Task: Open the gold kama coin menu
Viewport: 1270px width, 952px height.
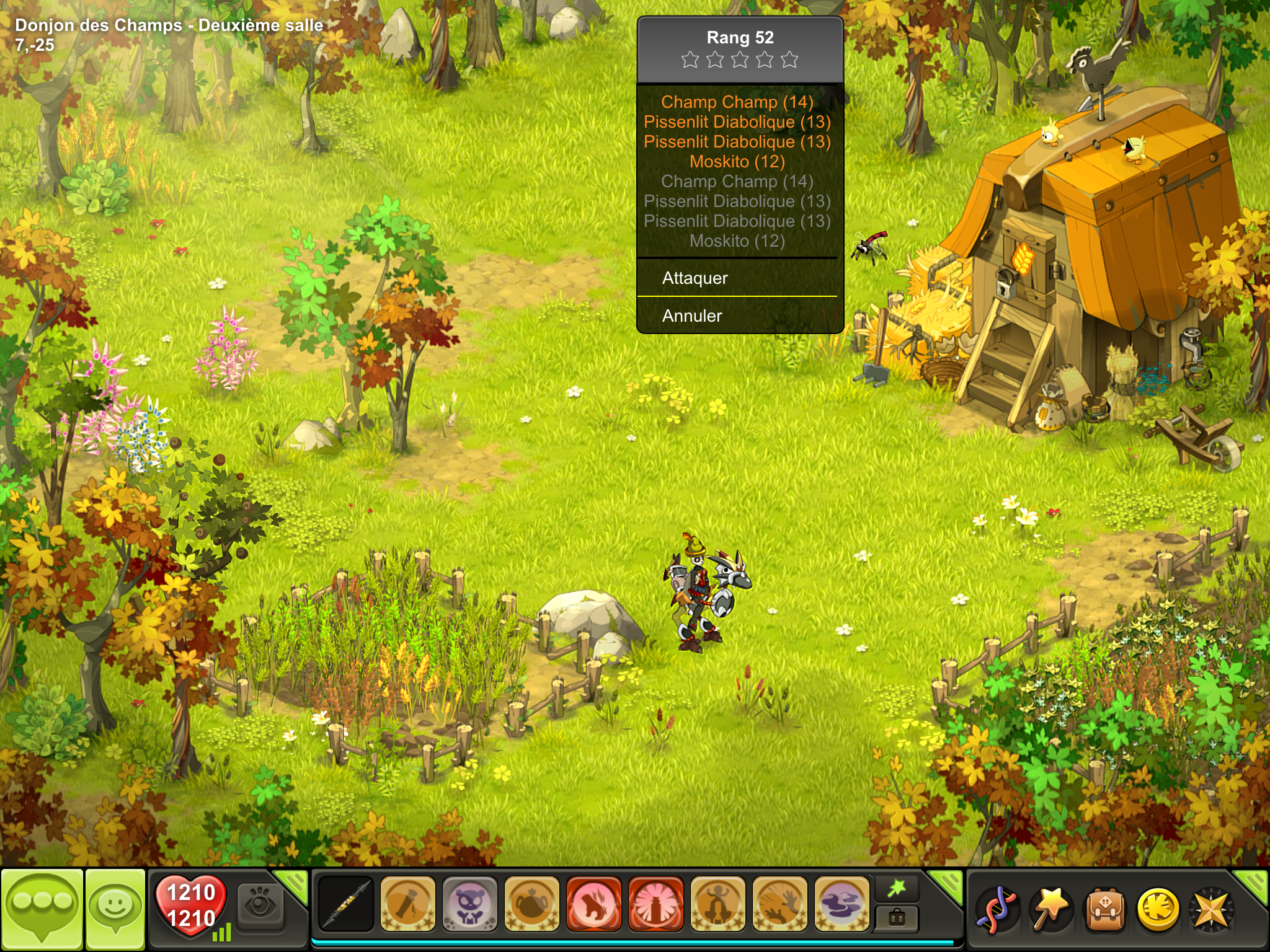Action: pos(1157,909)
